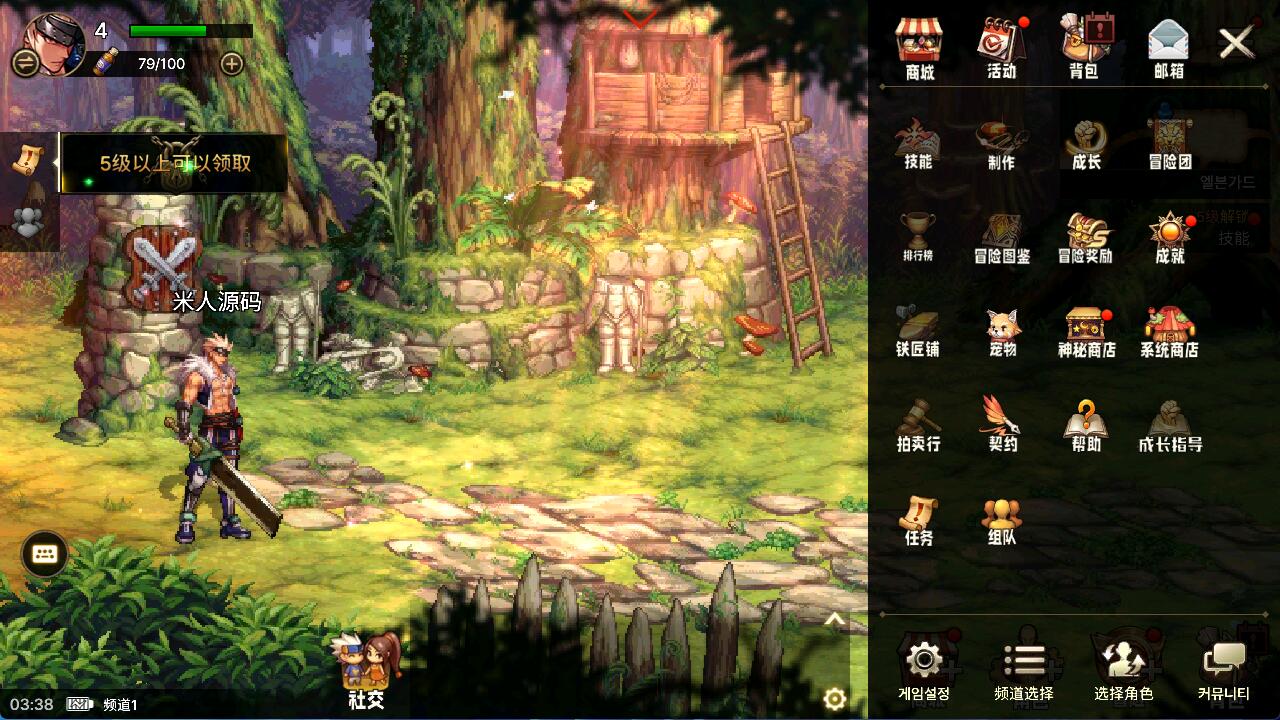The height and width of the screenshot is (720, 1280).
Task: Open the 任务 quest scroll
Action: (x=917, y=519)
